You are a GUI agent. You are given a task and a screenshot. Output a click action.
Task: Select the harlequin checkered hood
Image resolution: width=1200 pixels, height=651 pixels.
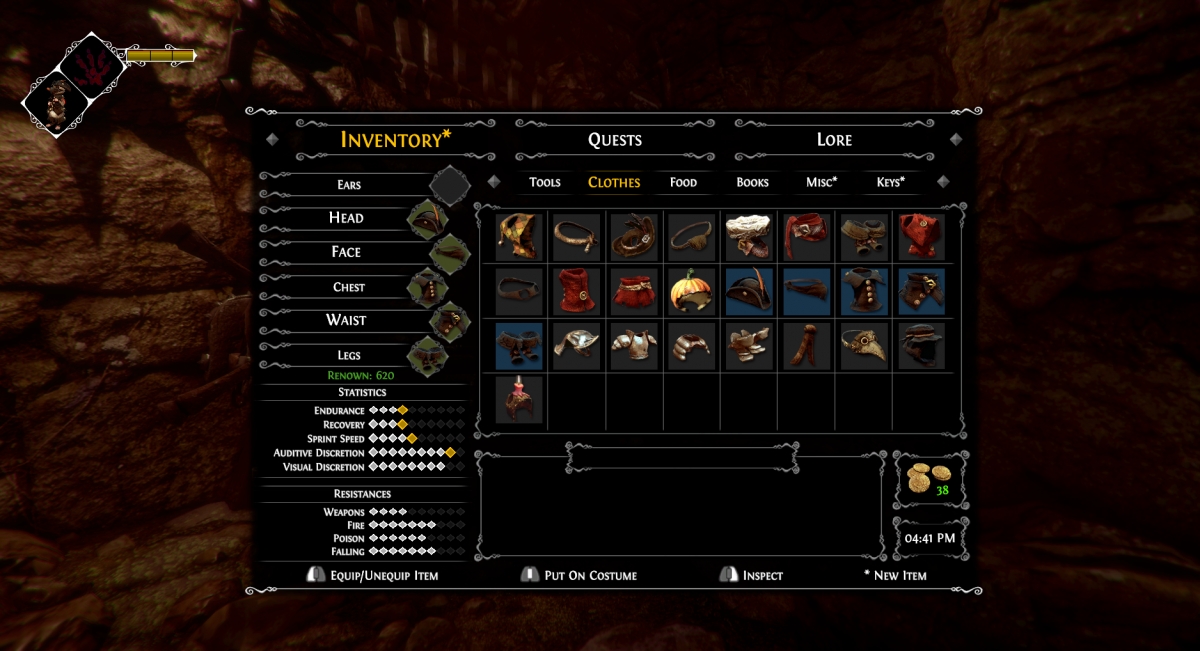[519, 237]
